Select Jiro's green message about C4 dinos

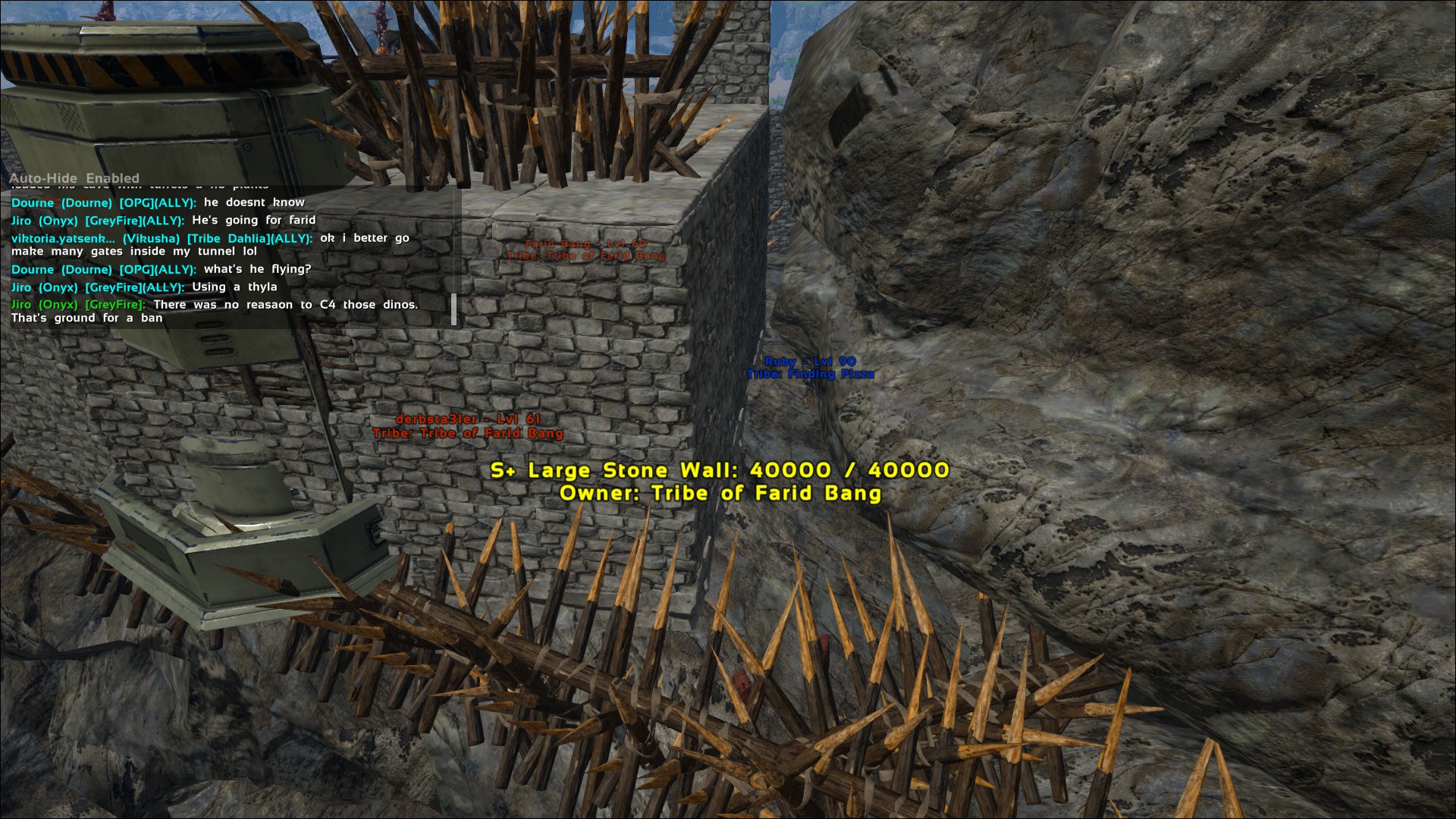[x=215, y=311]
